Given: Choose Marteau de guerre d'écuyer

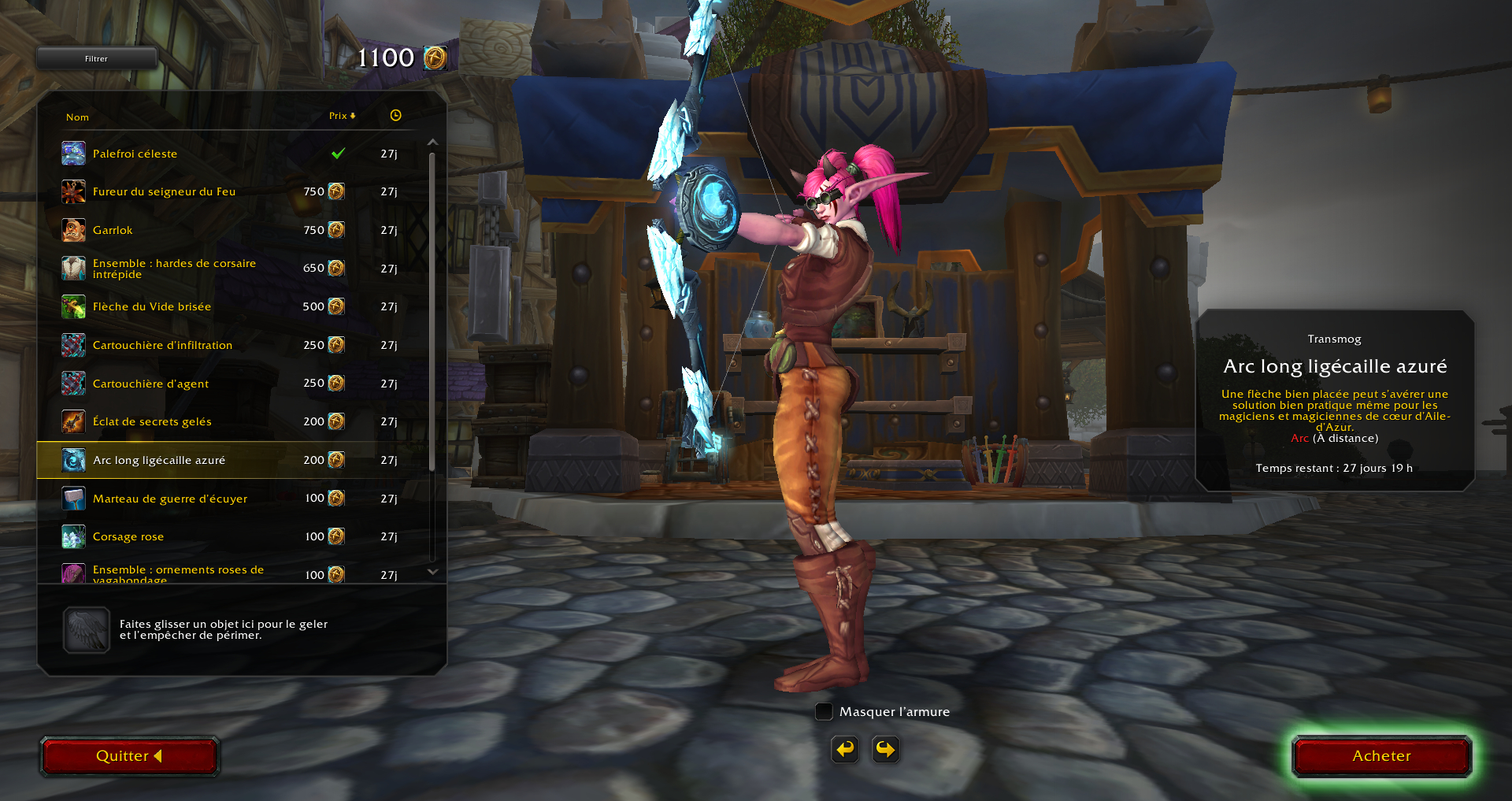Looking at the screenshot, I should point(170,499).
